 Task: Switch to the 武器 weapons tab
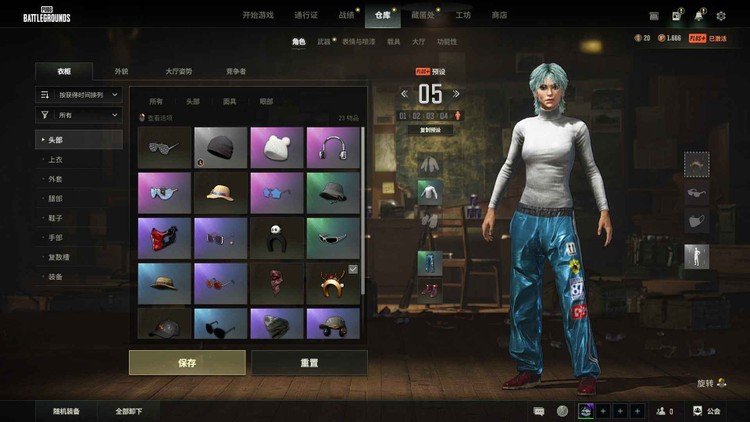point(324,42)
